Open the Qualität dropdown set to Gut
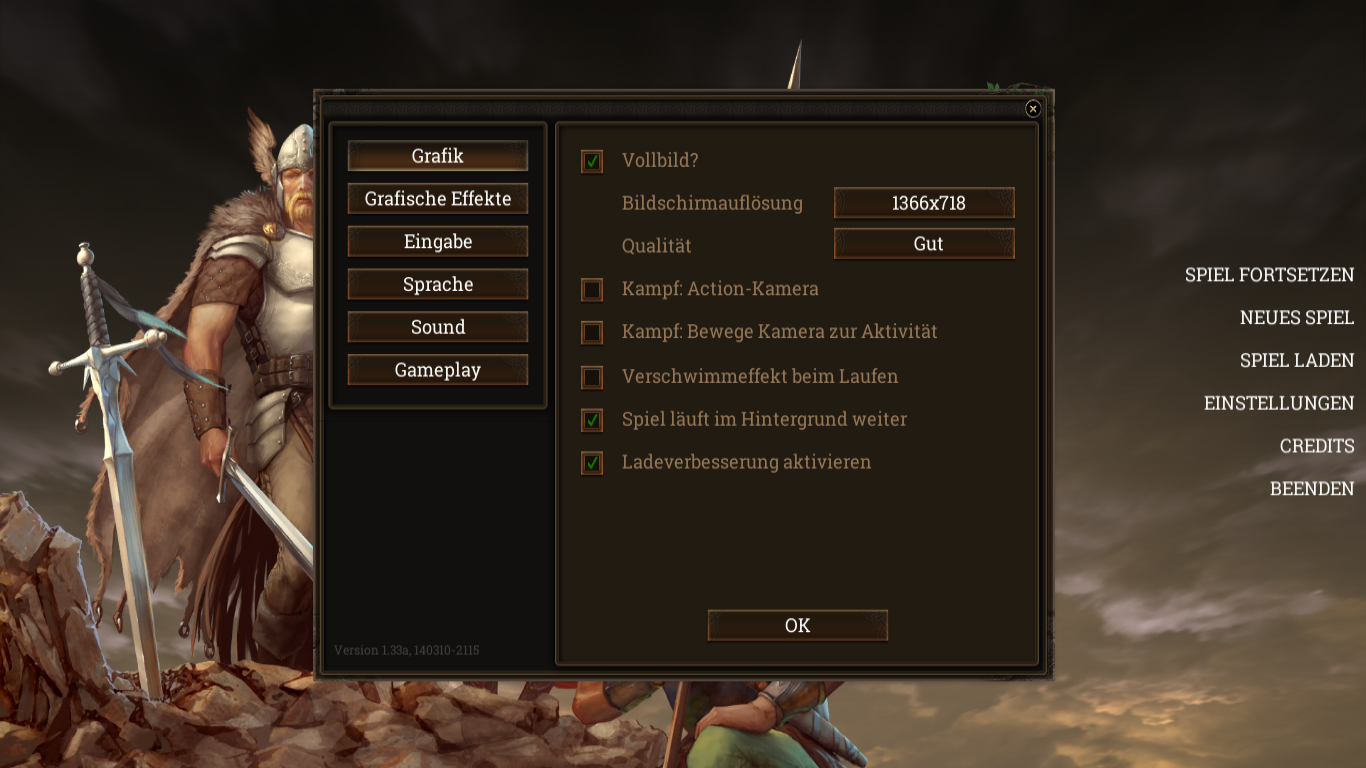 click(924, 244)
